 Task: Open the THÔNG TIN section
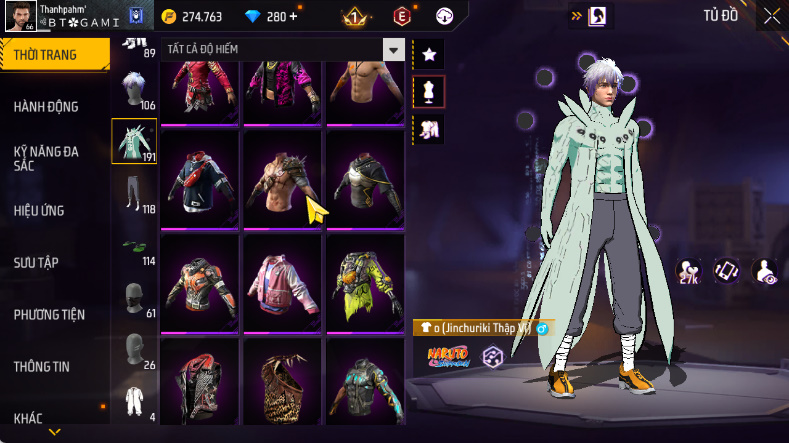42,366
